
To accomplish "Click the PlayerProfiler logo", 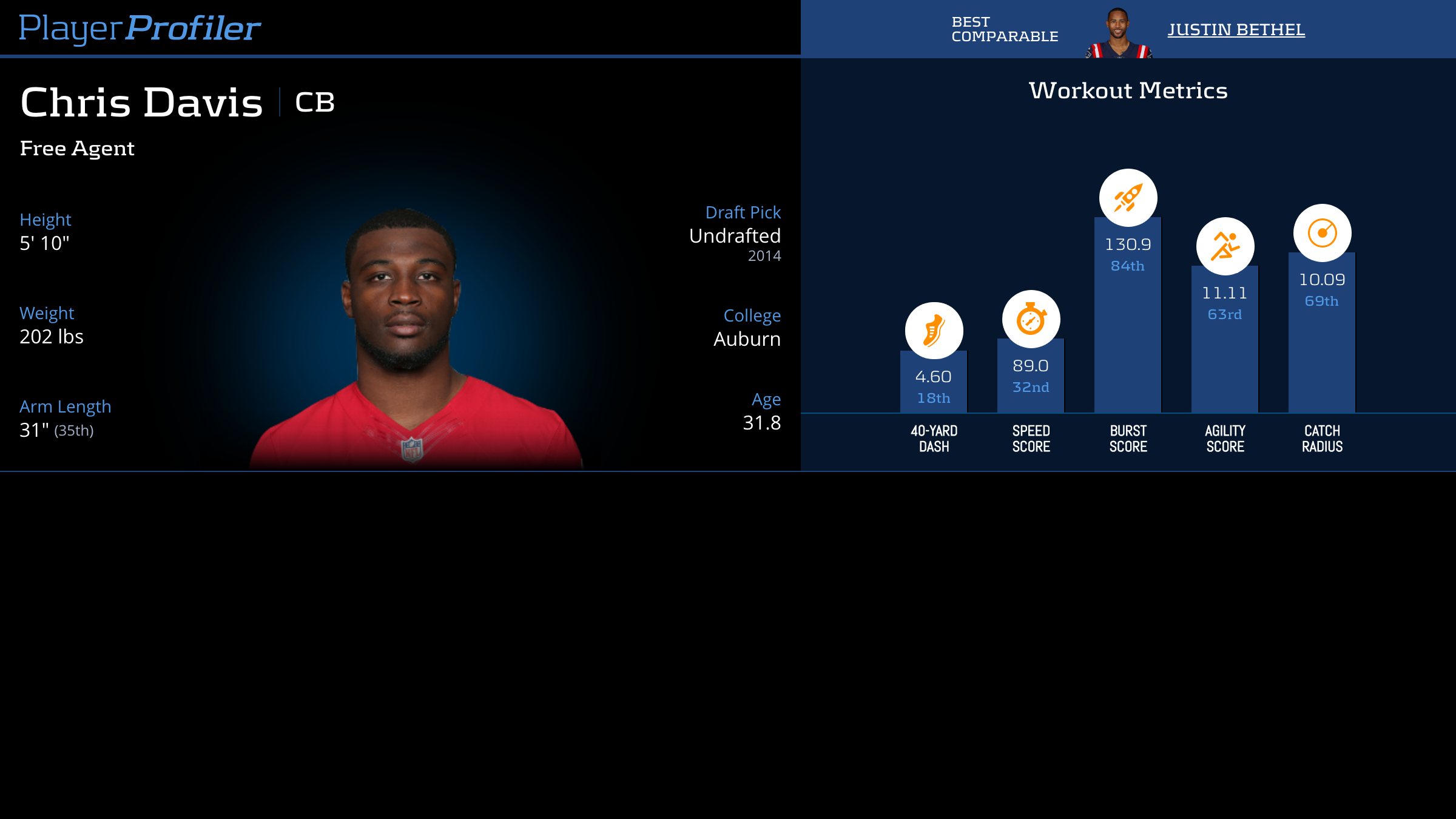I will pyautogui.click(x=140, y=28).
